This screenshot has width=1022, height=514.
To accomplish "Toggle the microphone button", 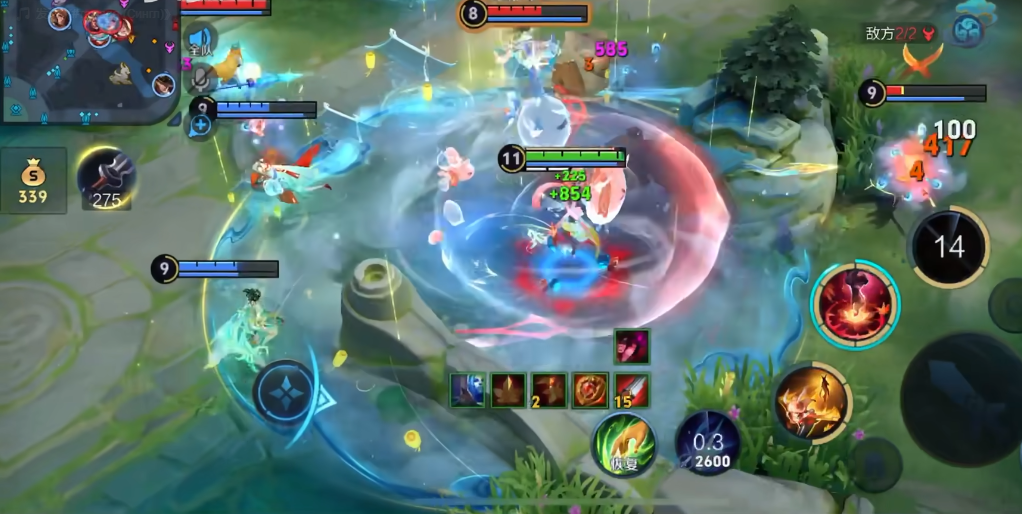I will pos(201,78).
